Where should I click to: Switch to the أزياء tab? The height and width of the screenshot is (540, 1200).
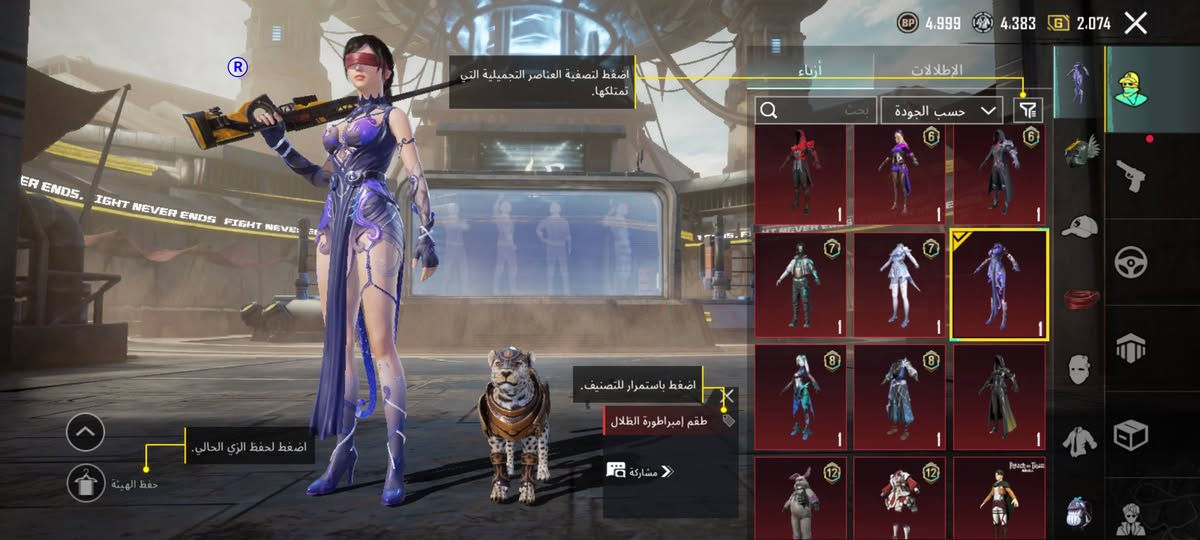(x=815, y=71)
